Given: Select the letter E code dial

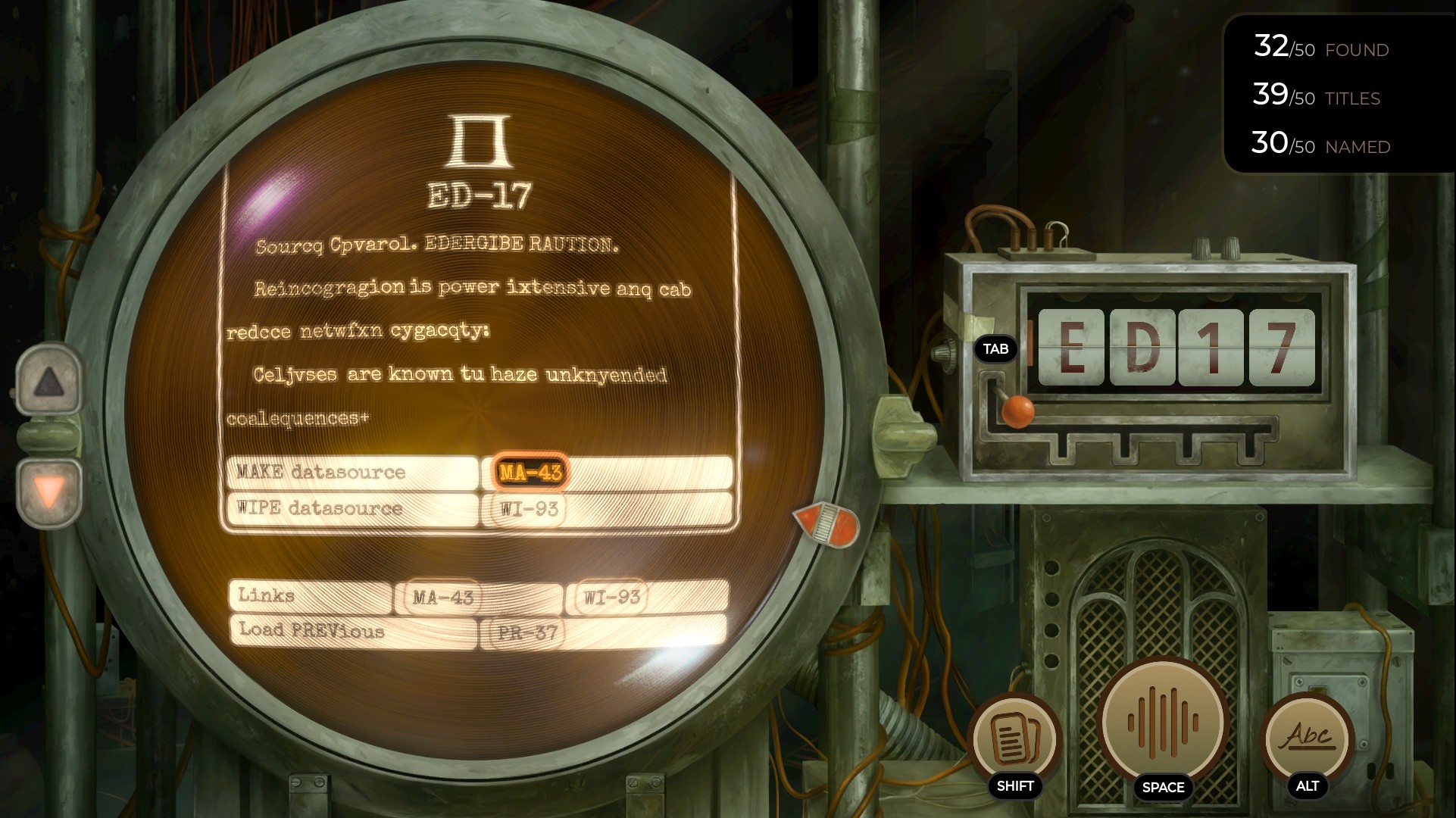Looking at the screenshot, I should tap(1071, 347).
